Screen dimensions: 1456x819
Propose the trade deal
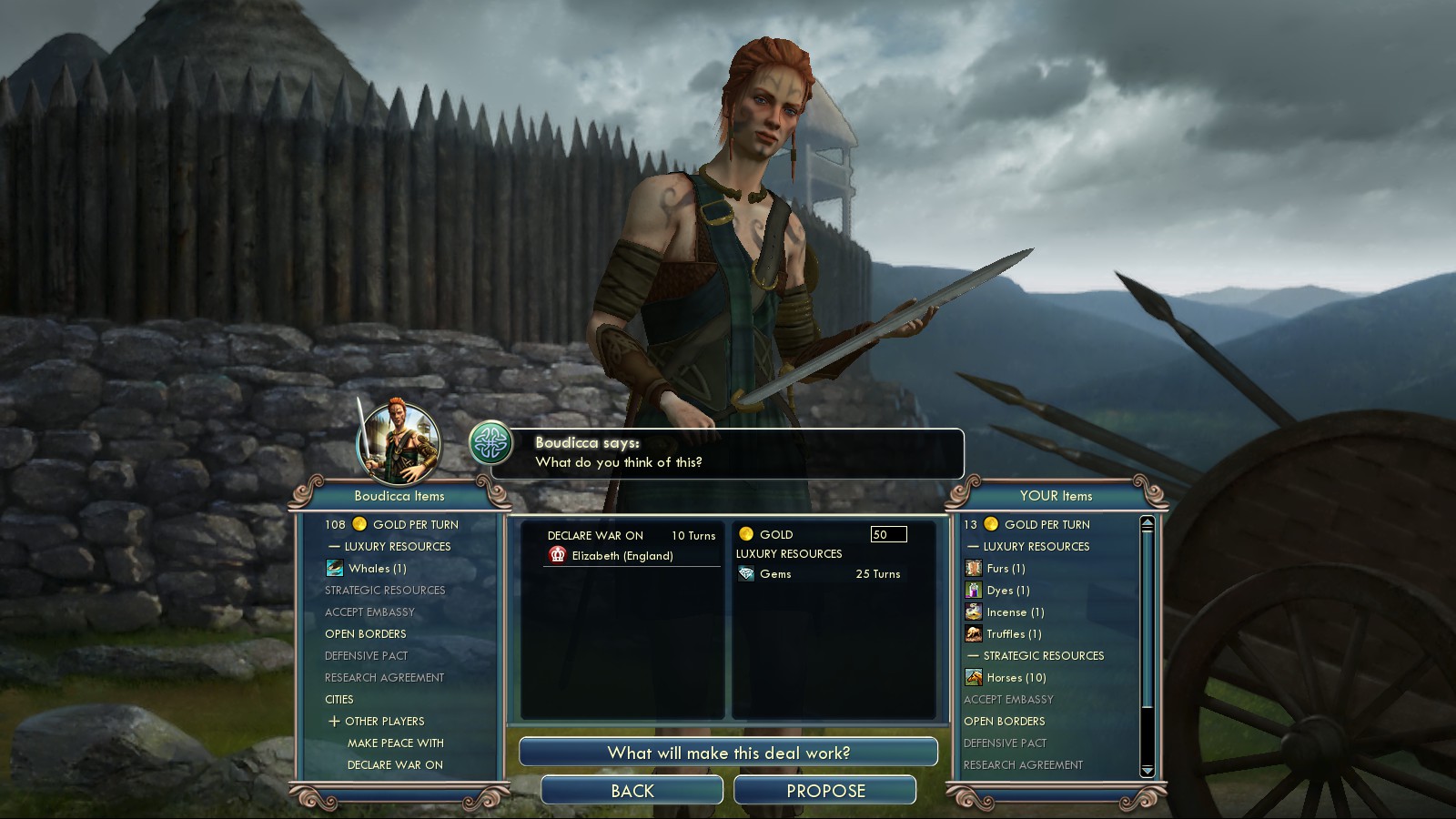[x=824, y=790]
